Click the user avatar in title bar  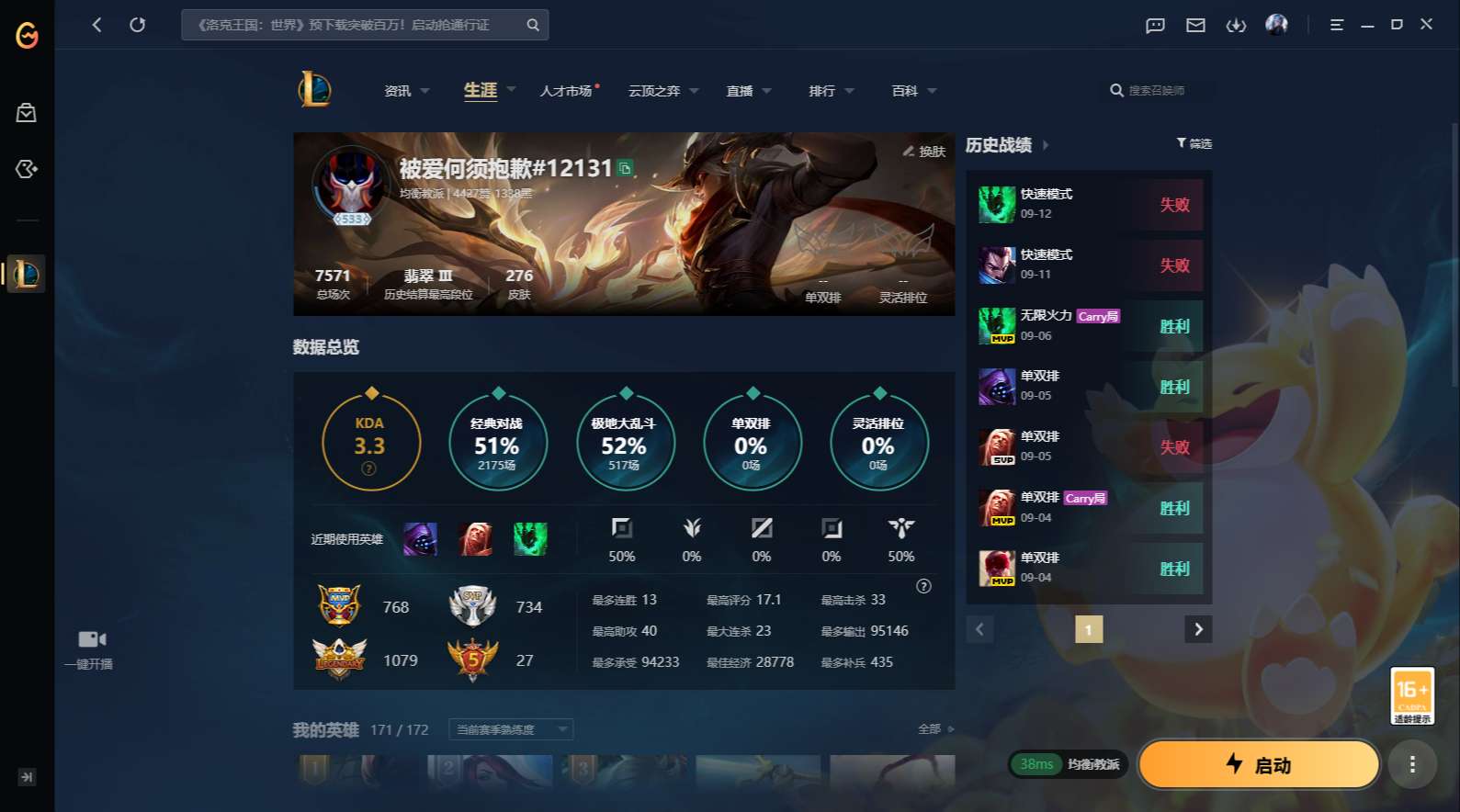pyautogui.click(x=1277, y=25)
